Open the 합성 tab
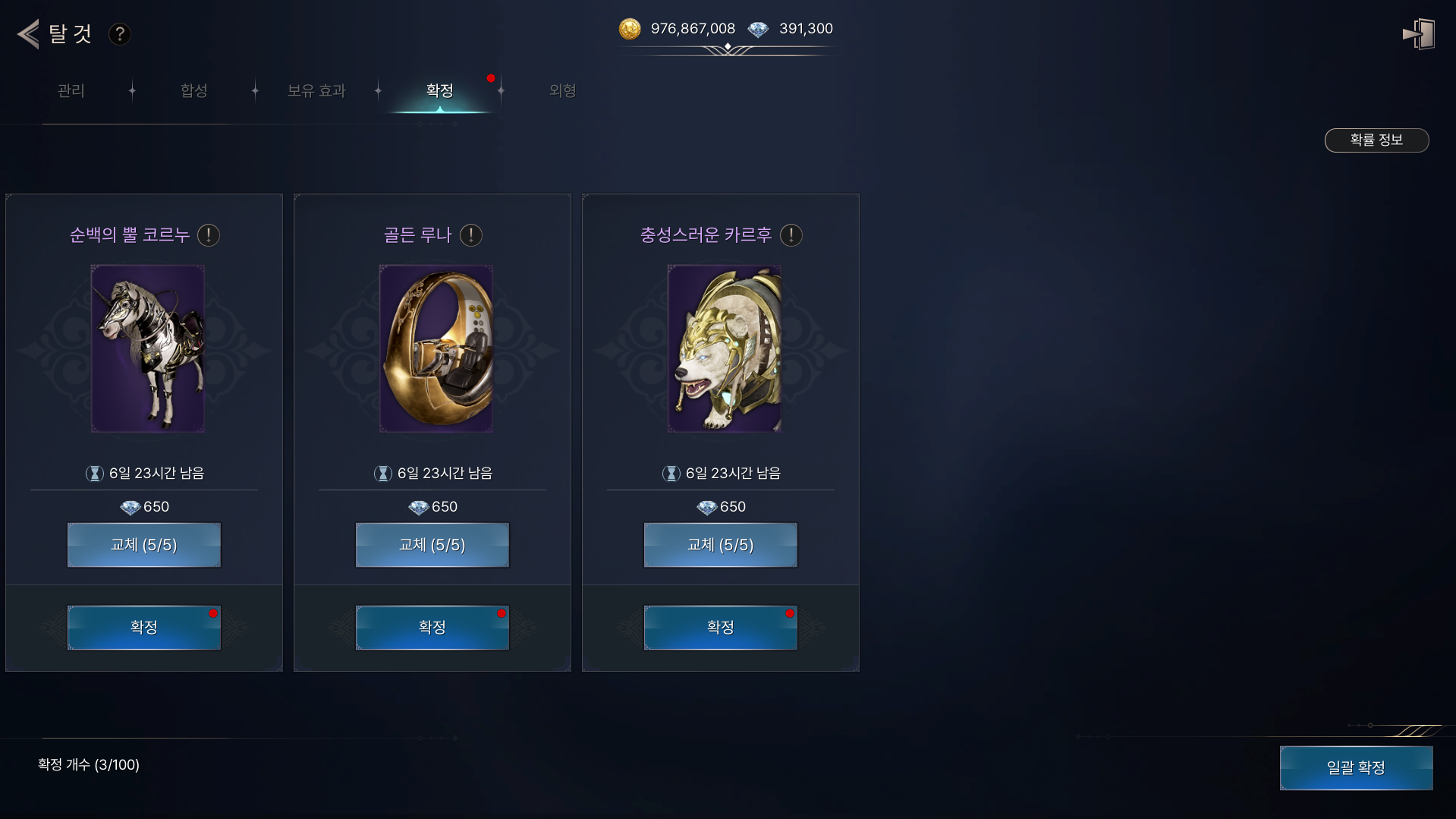Image resolution: width=1456 pixels, height=819 pixels. [x=194, y=91]
